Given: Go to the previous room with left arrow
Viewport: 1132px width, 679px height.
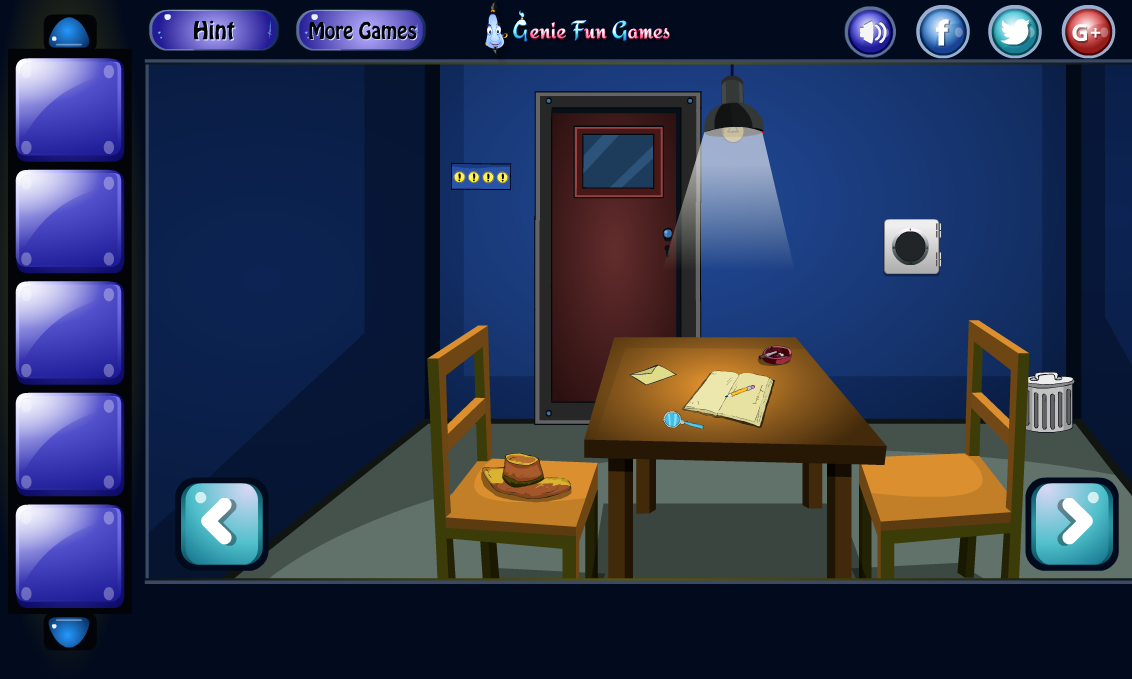Looking at the screenshot, I should pyautogui.click(x=221, y=524).
